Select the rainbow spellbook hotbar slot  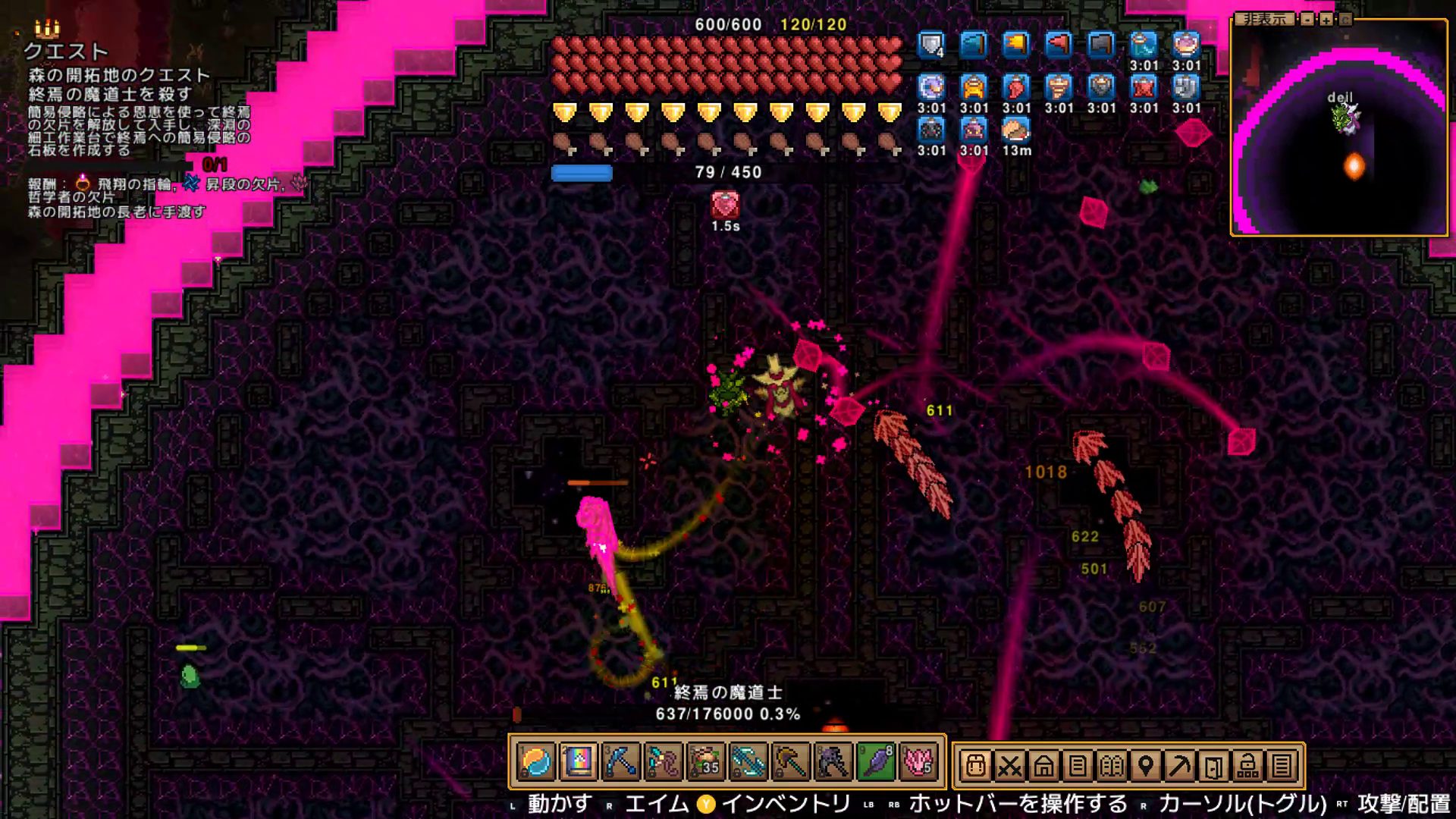(x=578, y=762)
